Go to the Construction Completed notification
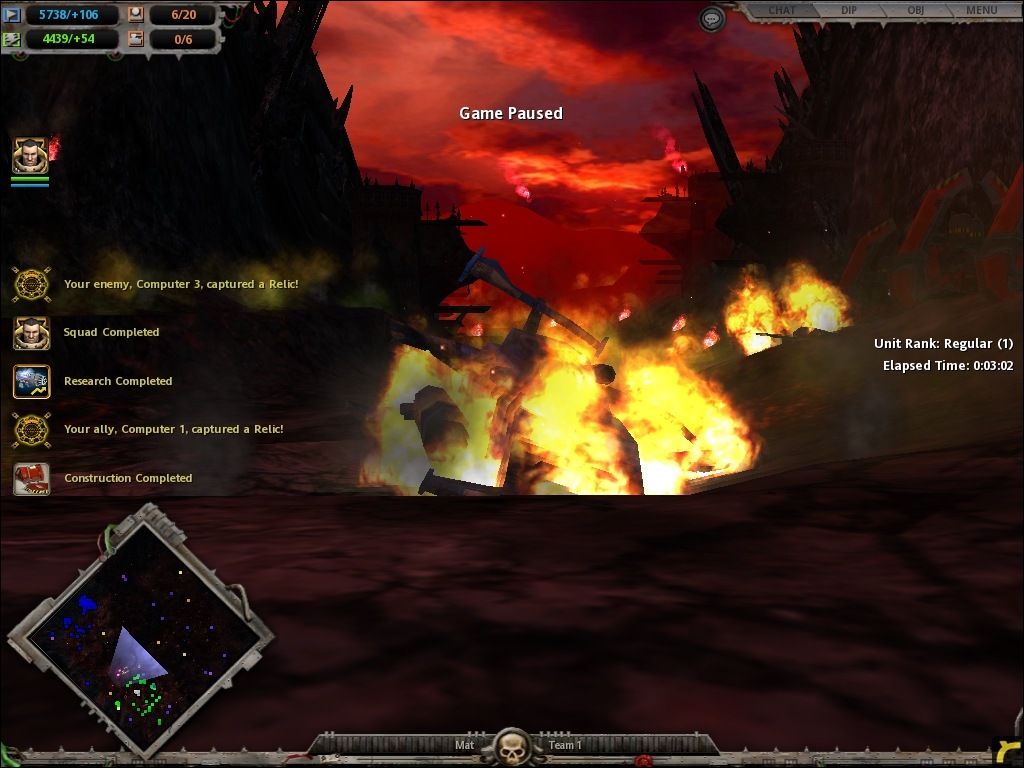This screenshot has width=1024, height=768. (32, 478)
